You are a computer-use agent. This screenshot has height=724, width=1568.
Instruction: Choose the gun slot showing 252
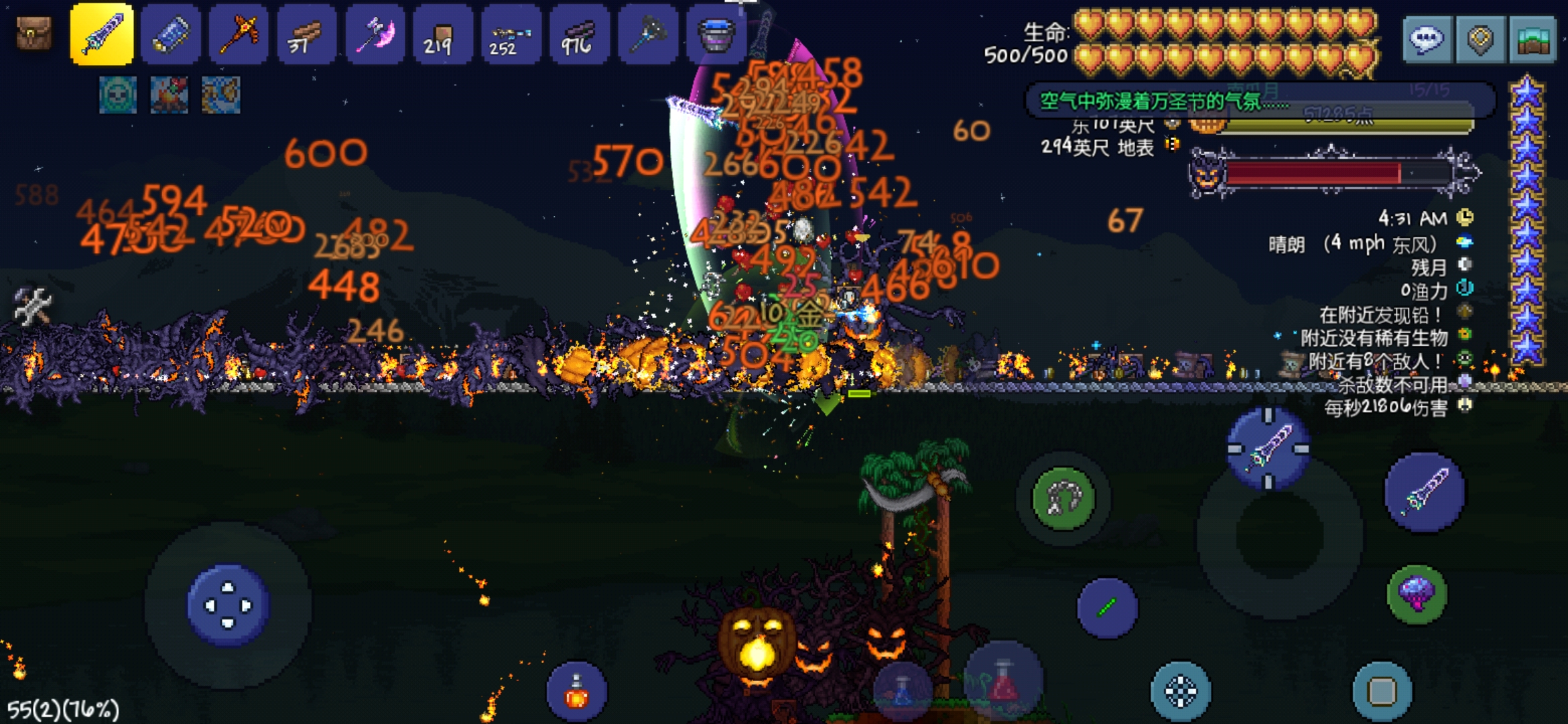coord(511,34)
